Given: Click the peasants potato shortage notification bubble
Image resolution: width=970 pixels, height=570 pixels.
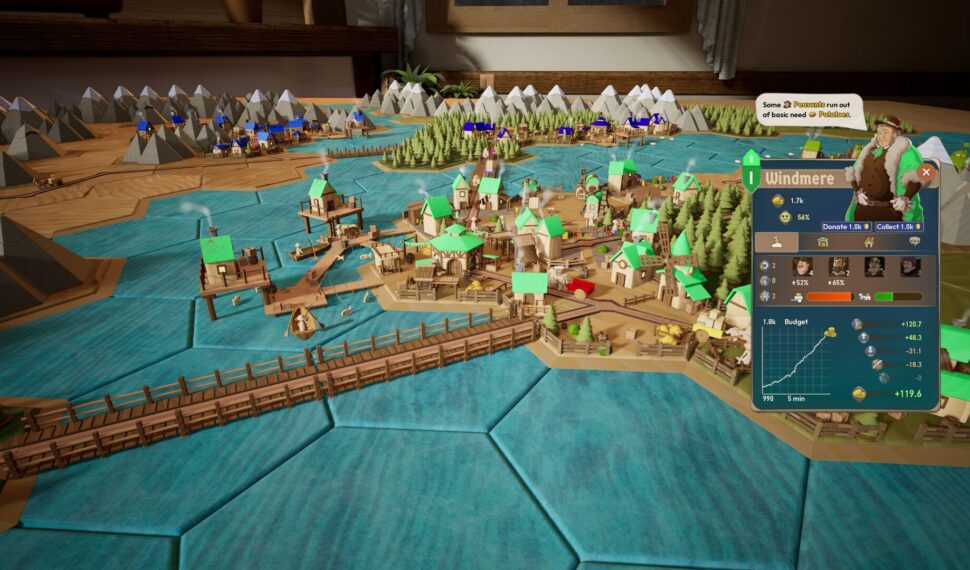Looking at the screenshot, I should pos(808,111).
